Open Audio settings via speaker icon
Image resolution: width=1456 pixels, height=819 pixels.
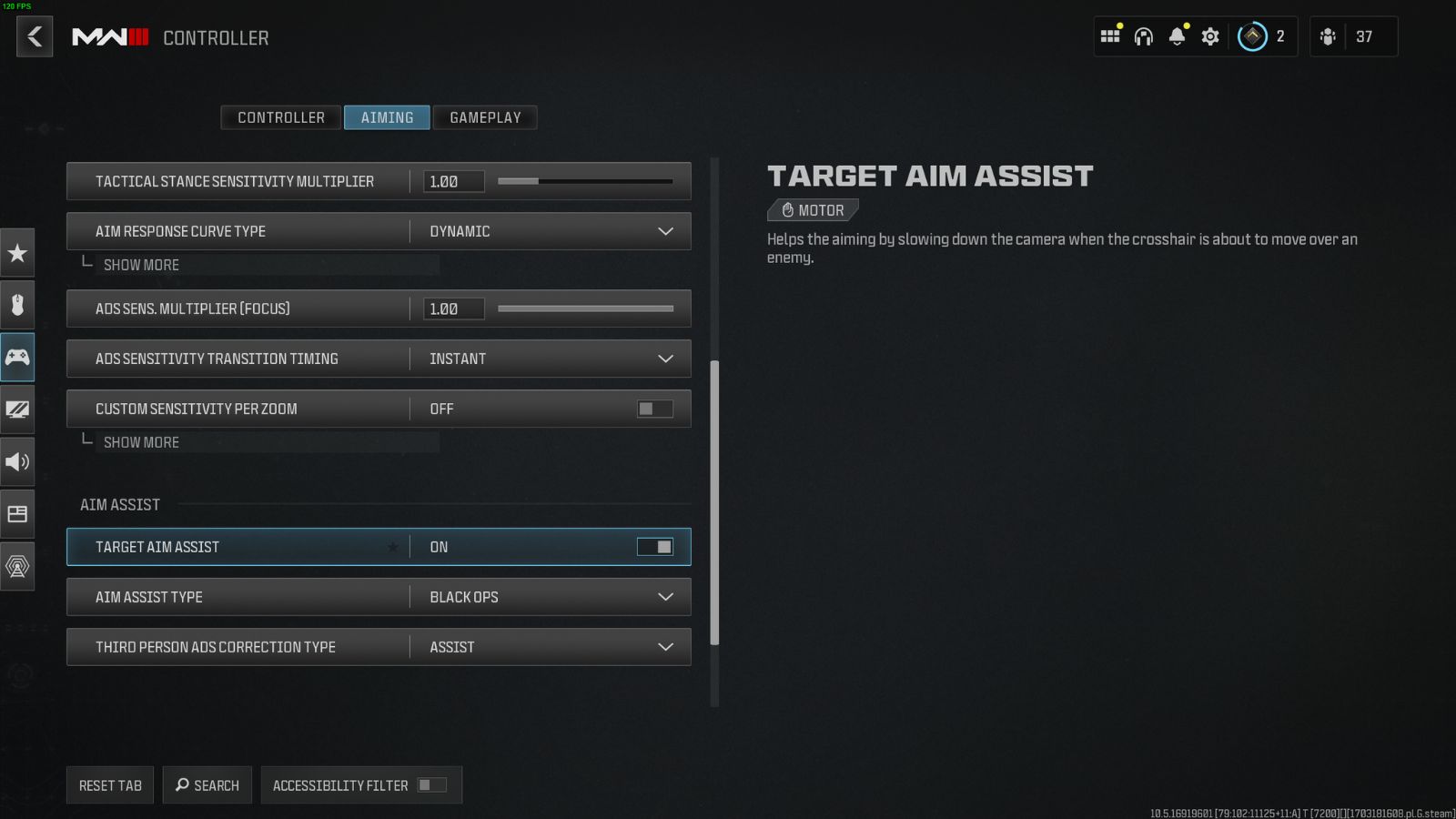coord(17,461)
